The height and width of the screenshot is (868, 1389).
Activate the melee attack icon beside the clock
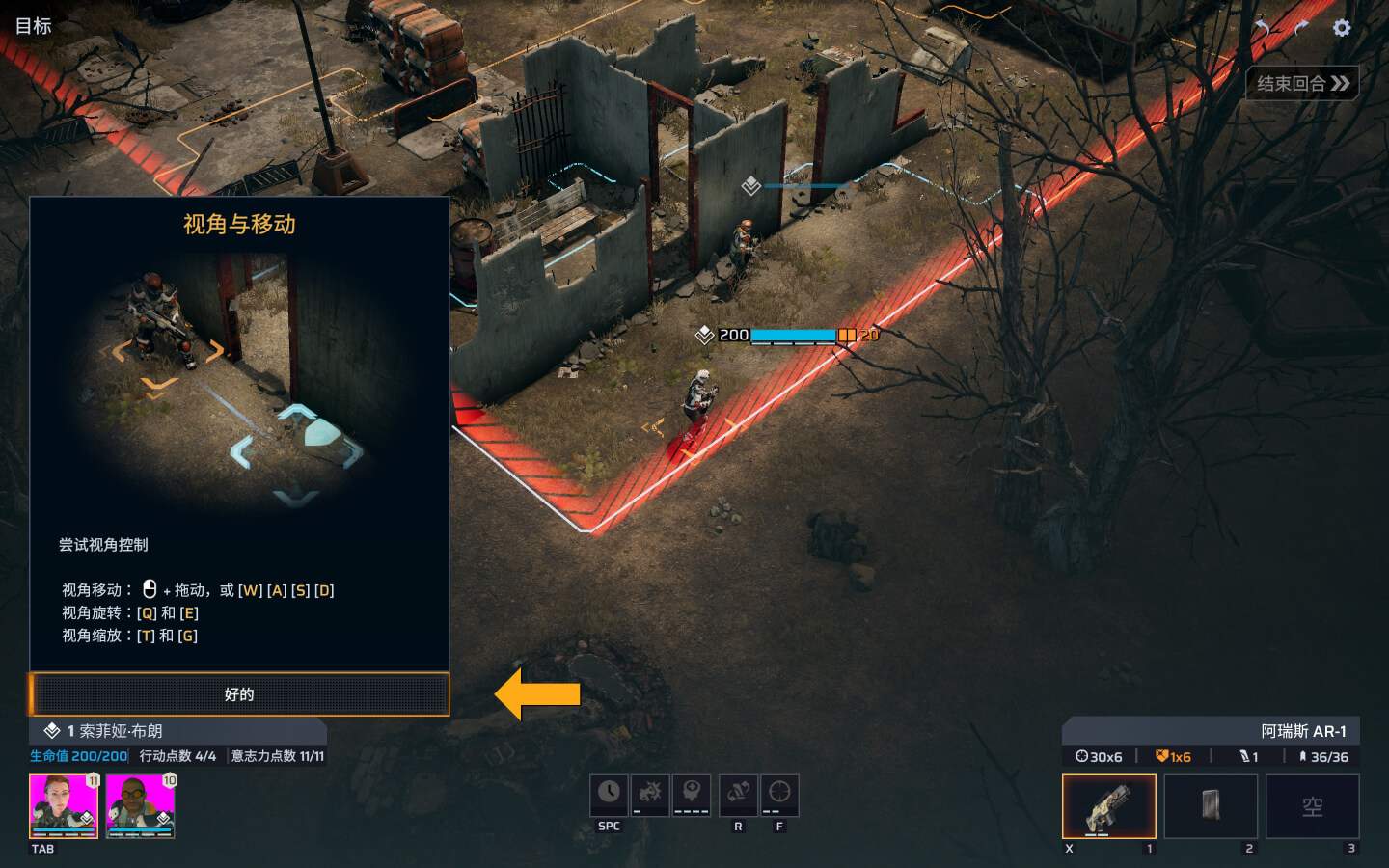651,794
